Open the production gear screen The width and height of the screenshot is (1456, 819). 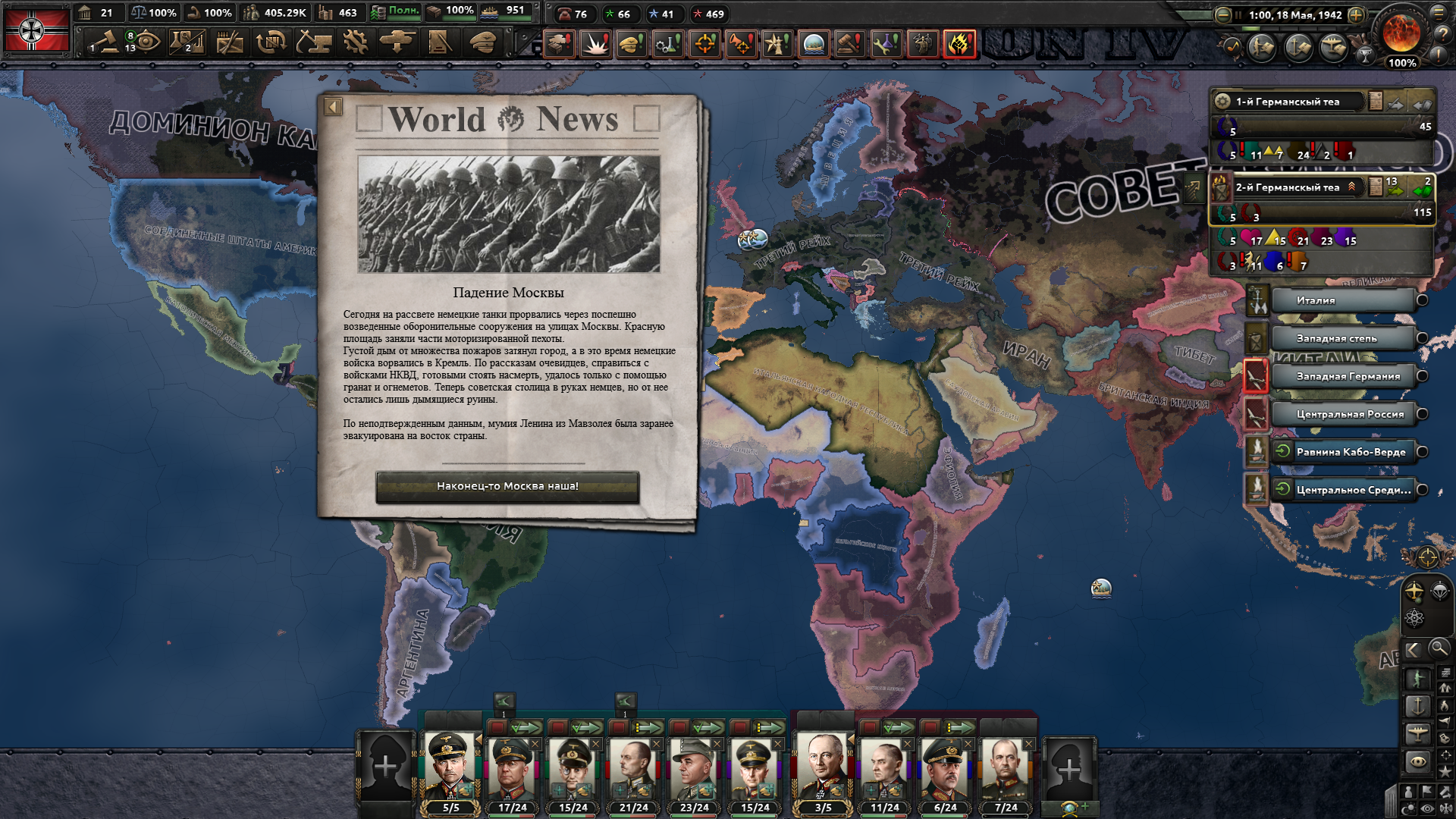pos(354,42)
